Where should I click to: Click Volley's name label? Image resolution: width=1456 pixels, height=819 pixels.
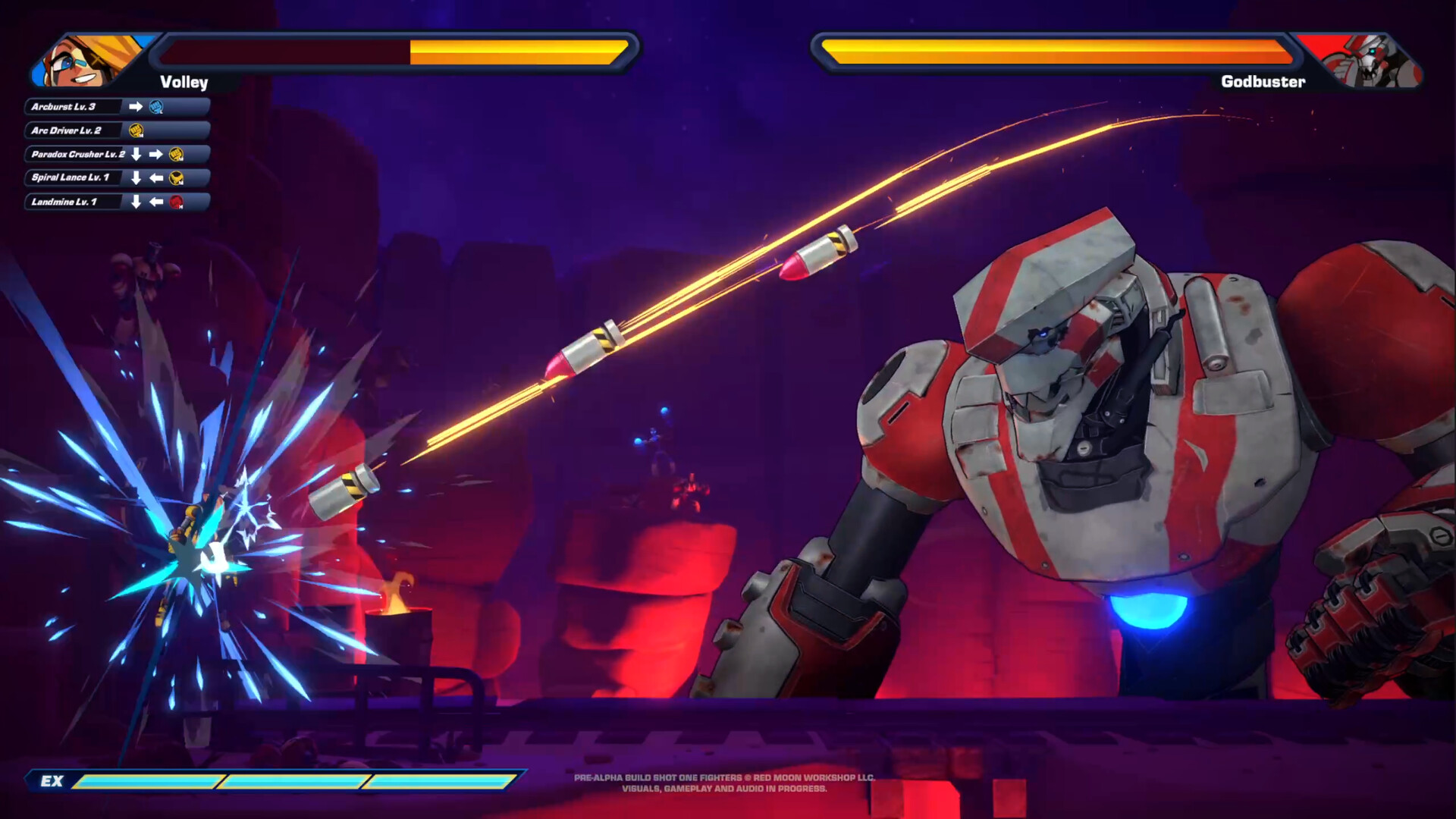click(184, 83)
